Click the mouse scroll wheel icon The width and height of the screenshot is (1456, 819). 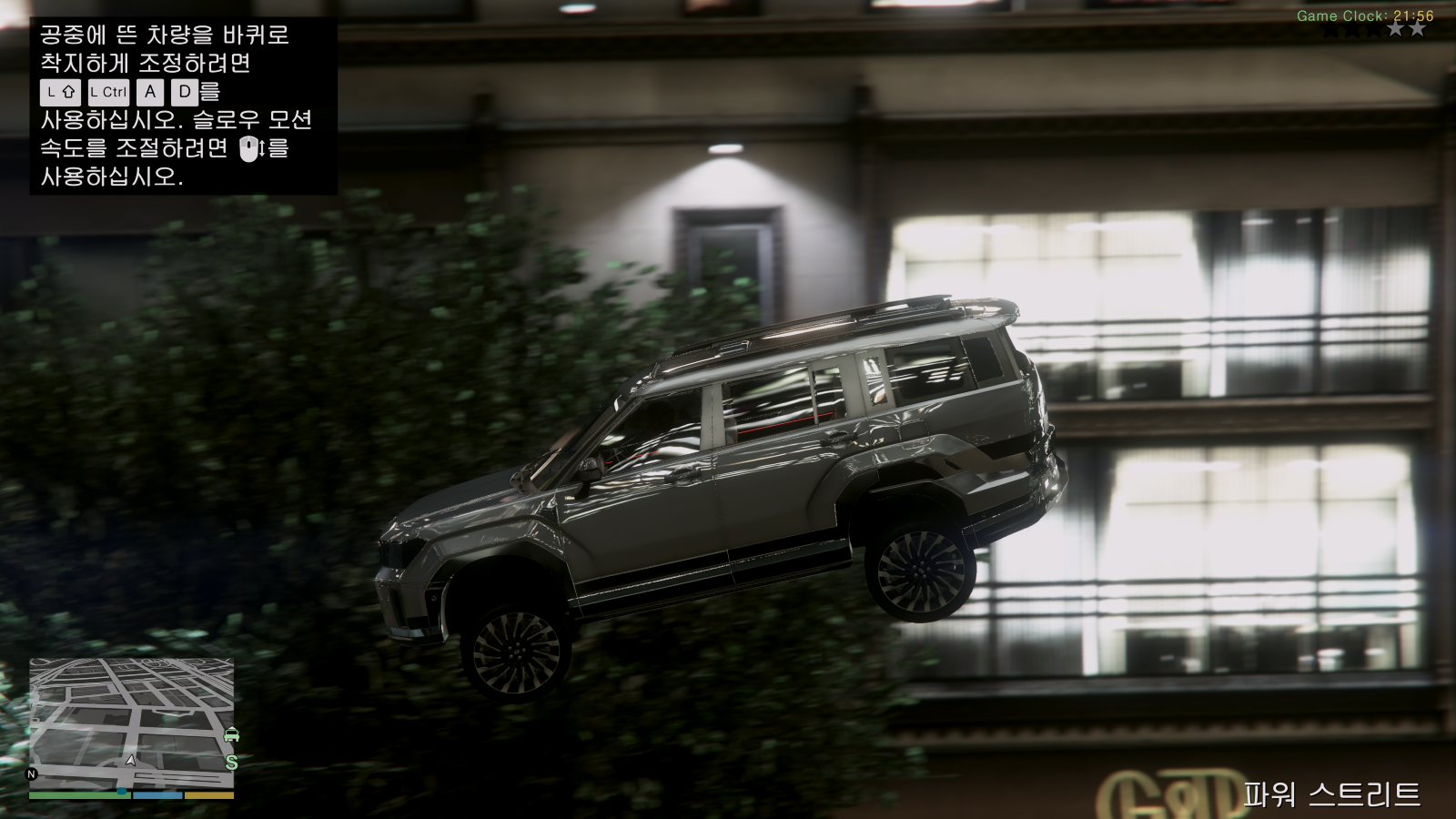click(x=249, y=149)
